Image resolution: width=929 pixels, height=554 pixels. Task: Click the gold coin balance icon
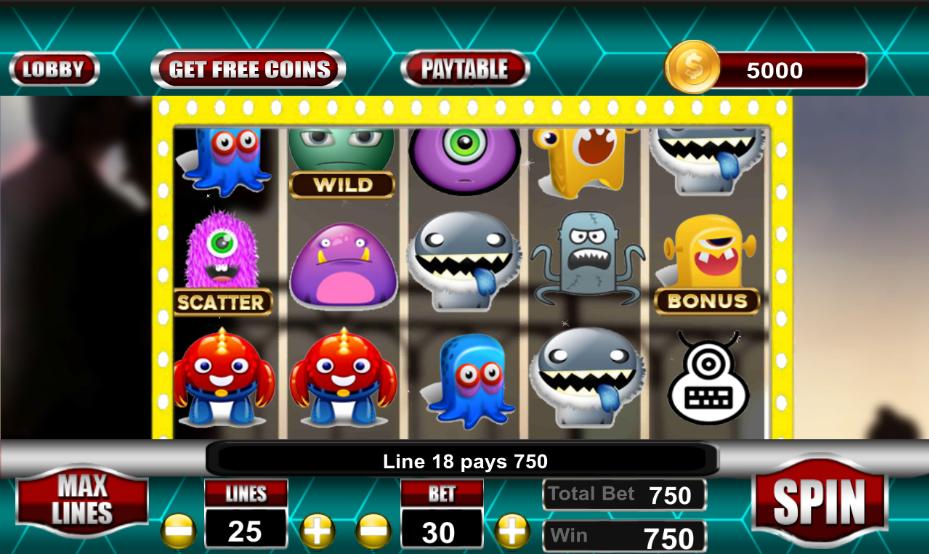click(x=692, y=68)
